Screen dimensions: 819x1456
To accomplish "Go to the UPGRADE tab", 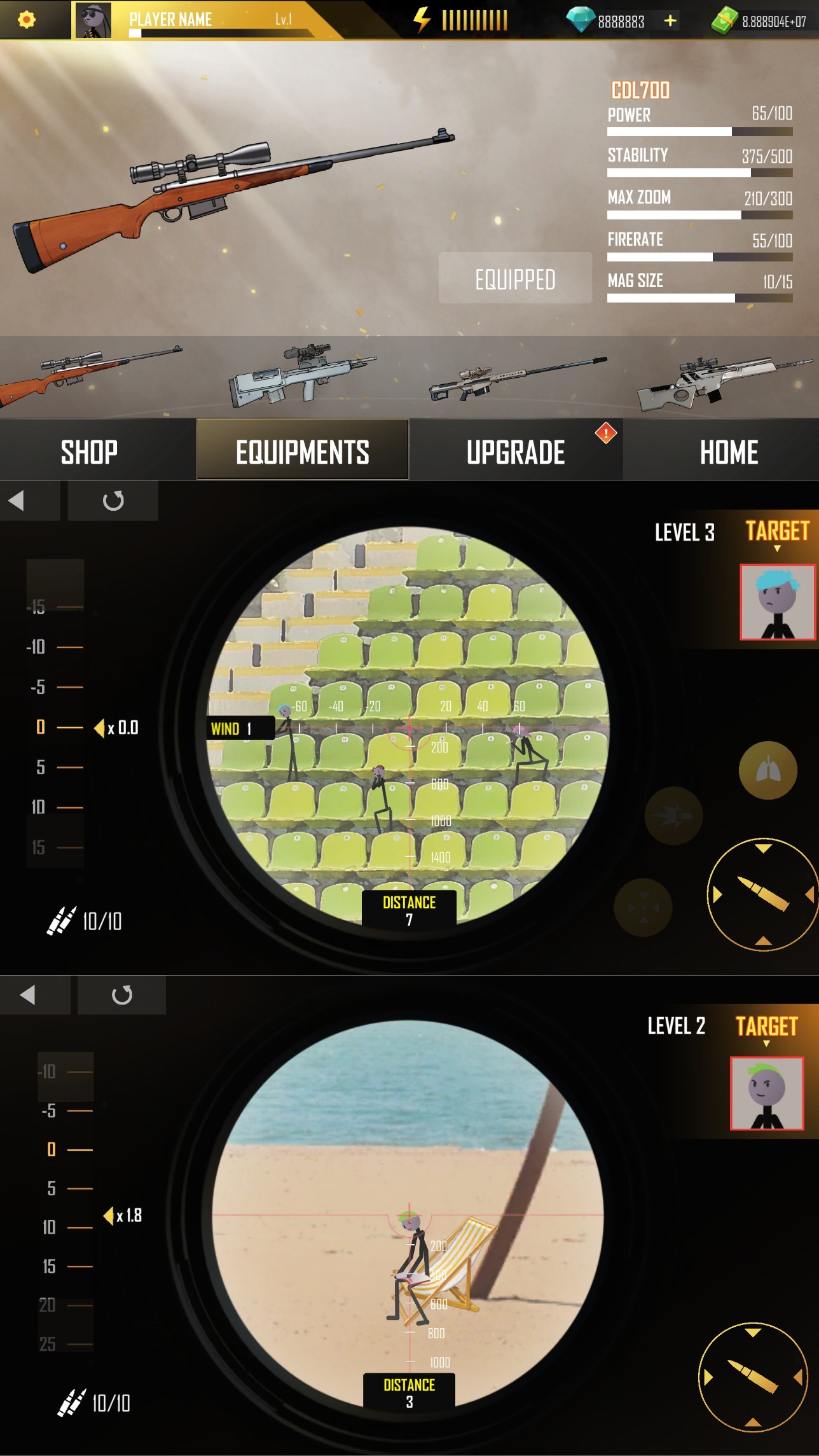I will pos(516,452).
